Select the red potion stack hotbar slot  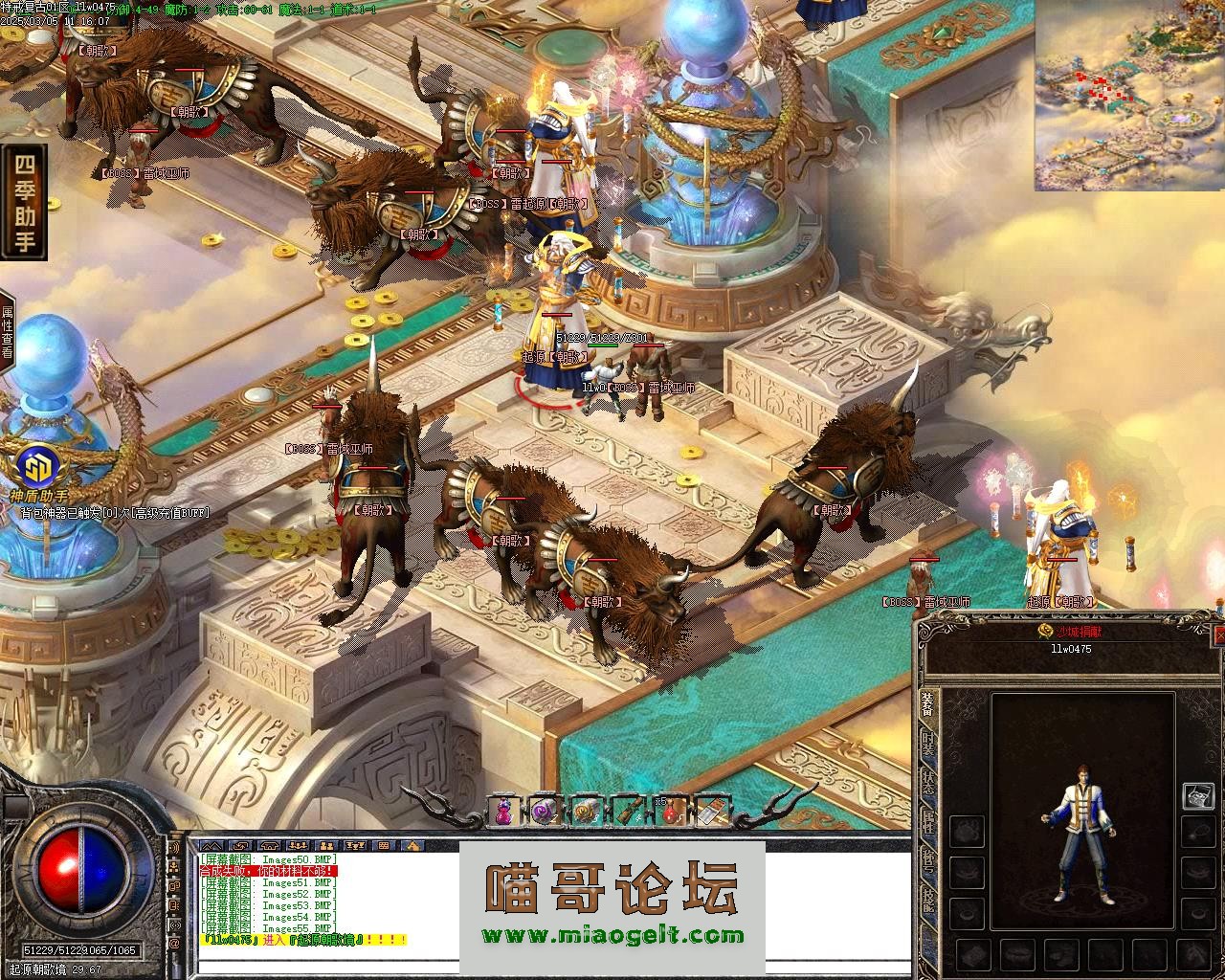(x=670, y=812)
